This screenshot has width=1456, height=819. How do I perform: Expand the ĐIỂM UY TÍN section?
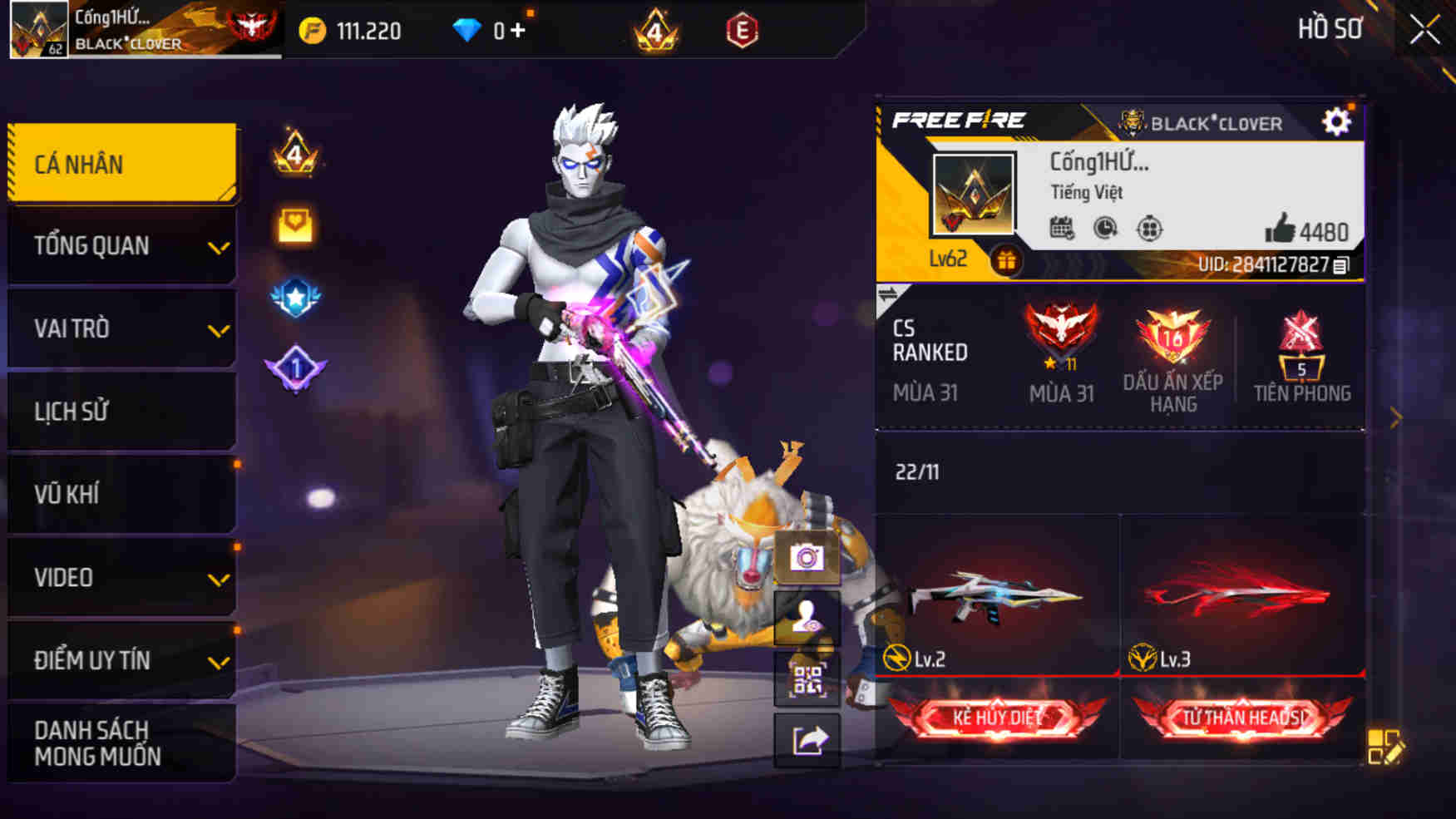tap(121, 660)
